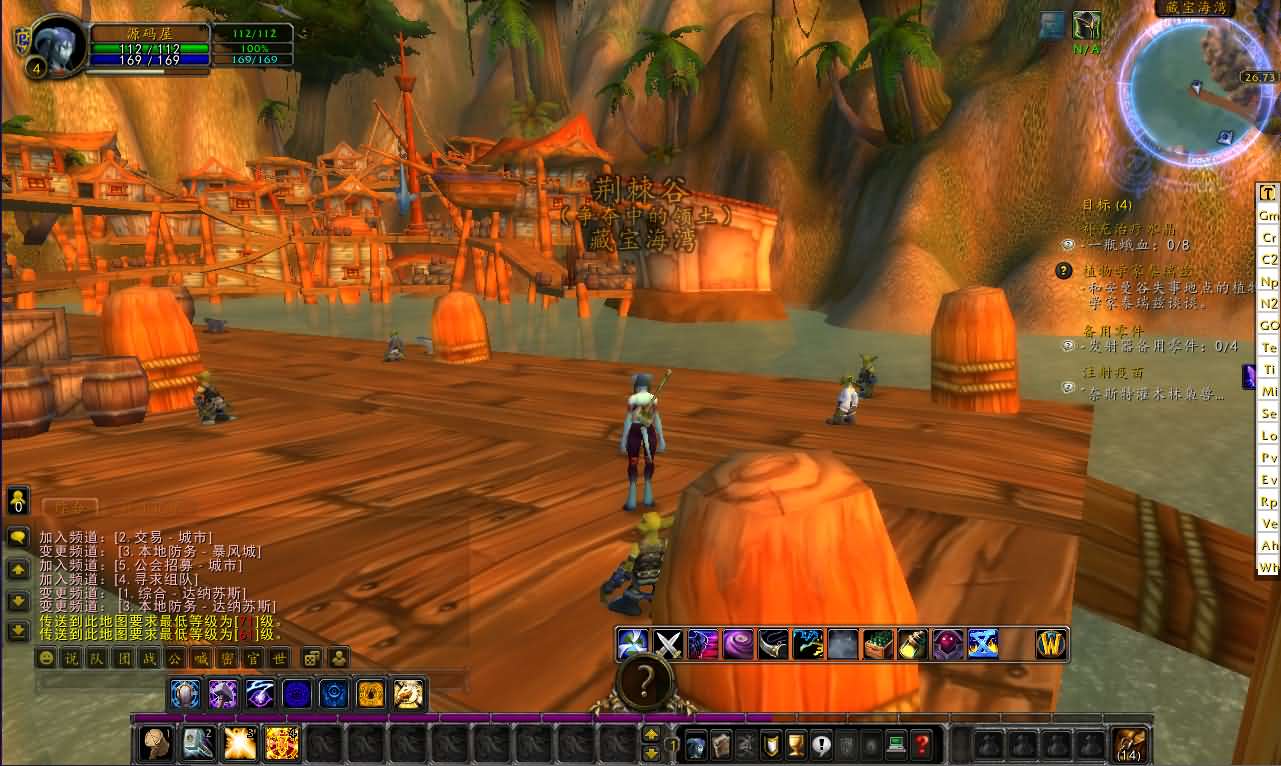Image resolution: width=1281 pixels, height=766 pixels.
Task: Select the 植物学家 quest tracker entry
Action: coord(1139,270)
